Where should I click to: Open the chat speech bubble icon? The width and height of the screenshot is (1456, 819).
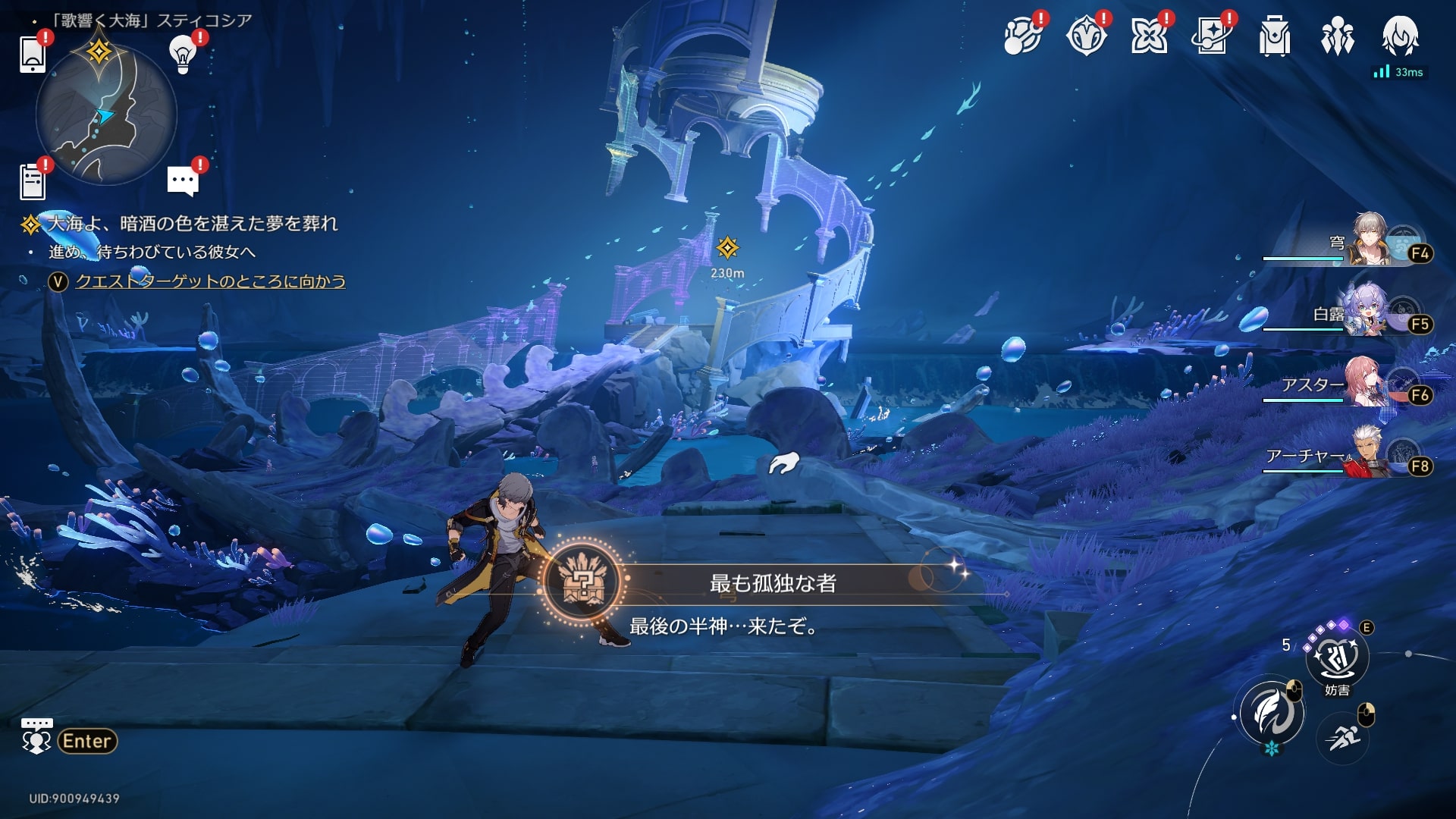tap(183, 180)
